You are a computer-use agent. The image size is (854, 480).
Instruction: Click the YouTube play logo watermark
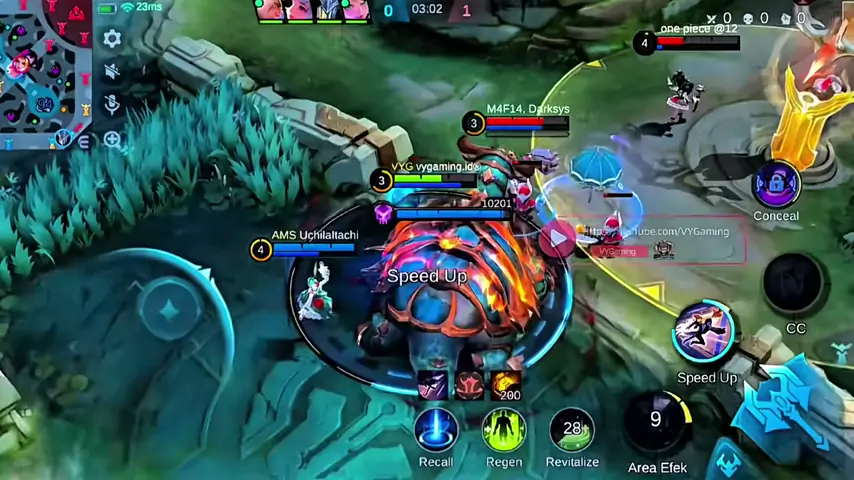click(x=556, y=238)
